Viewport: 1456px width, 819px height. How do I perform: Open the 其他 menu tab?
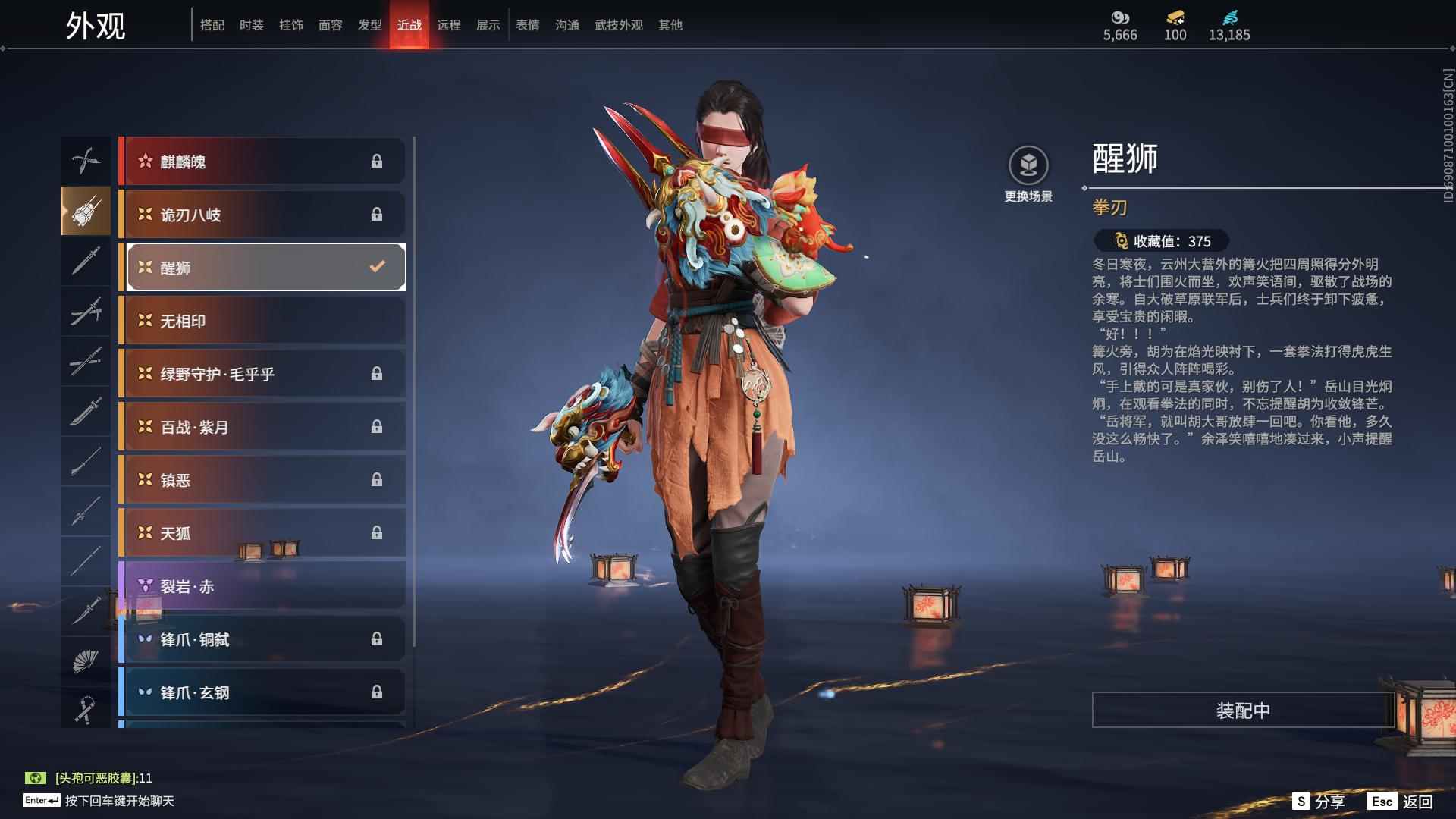click(x=668, y=25)
